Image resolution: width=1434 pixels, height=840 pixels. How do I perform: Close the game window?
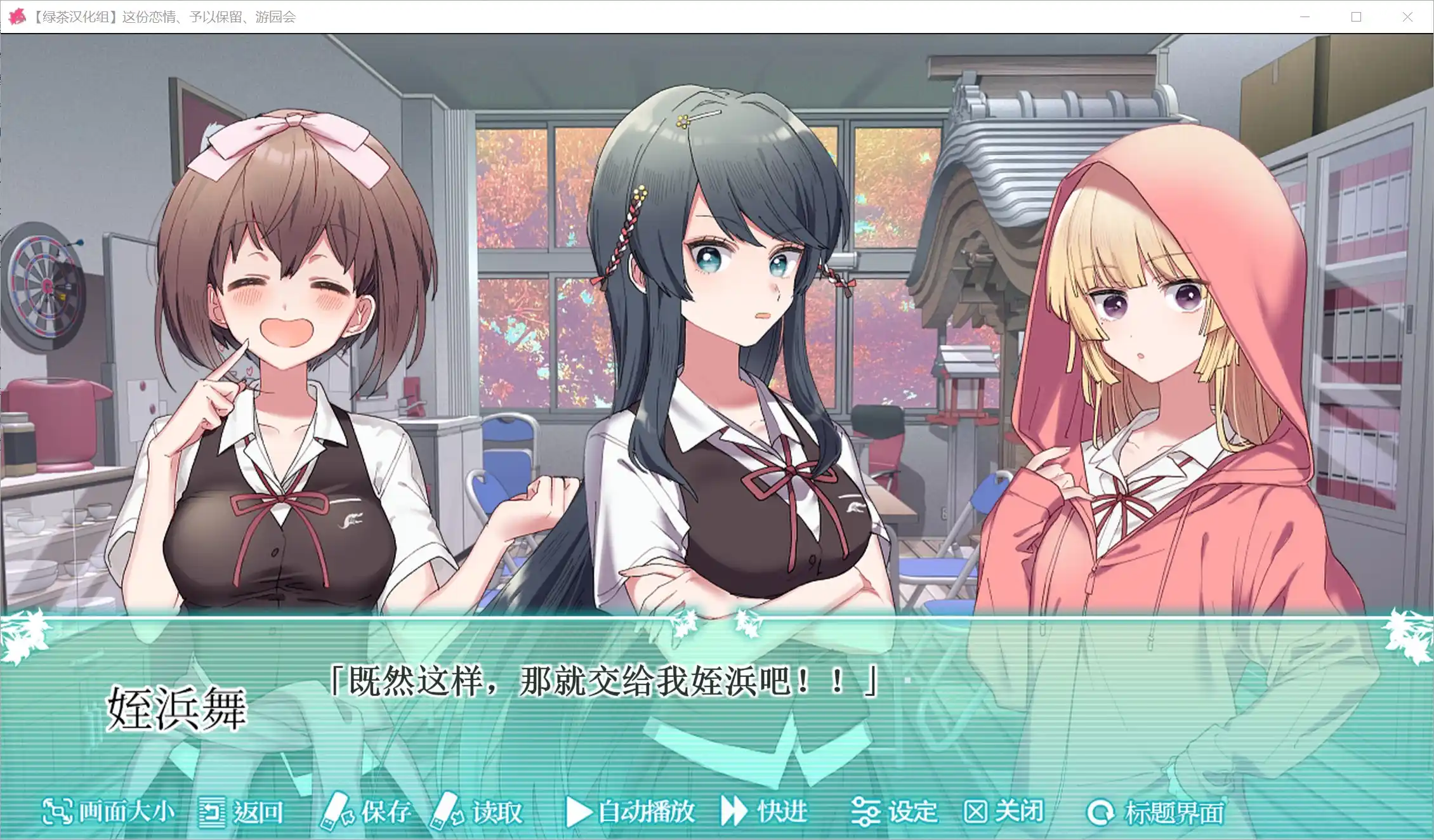pyautogui.click(x=1407, y=17)
